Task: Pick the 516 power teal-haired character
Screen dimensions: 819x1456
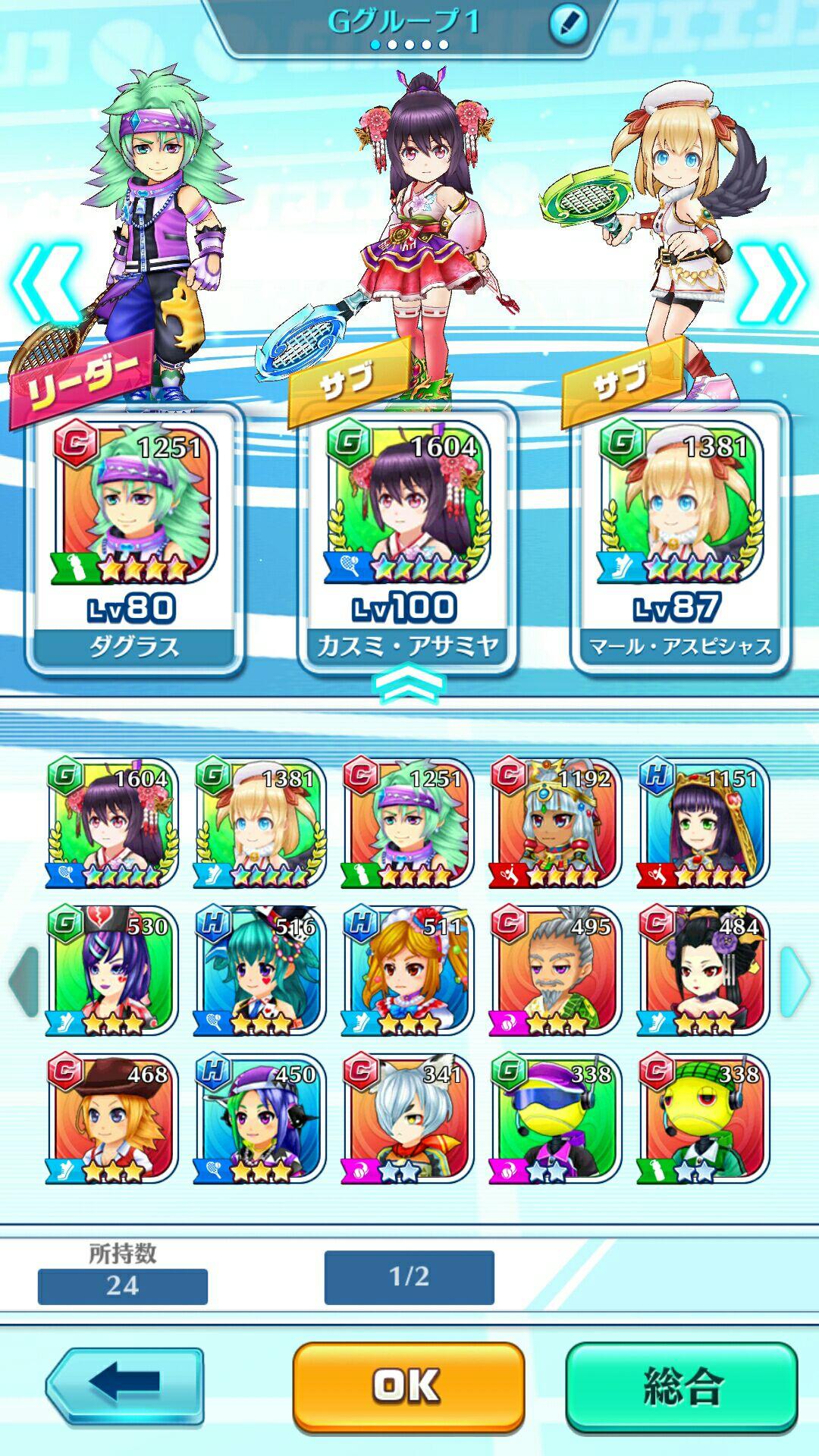Action: coord(260,971)
